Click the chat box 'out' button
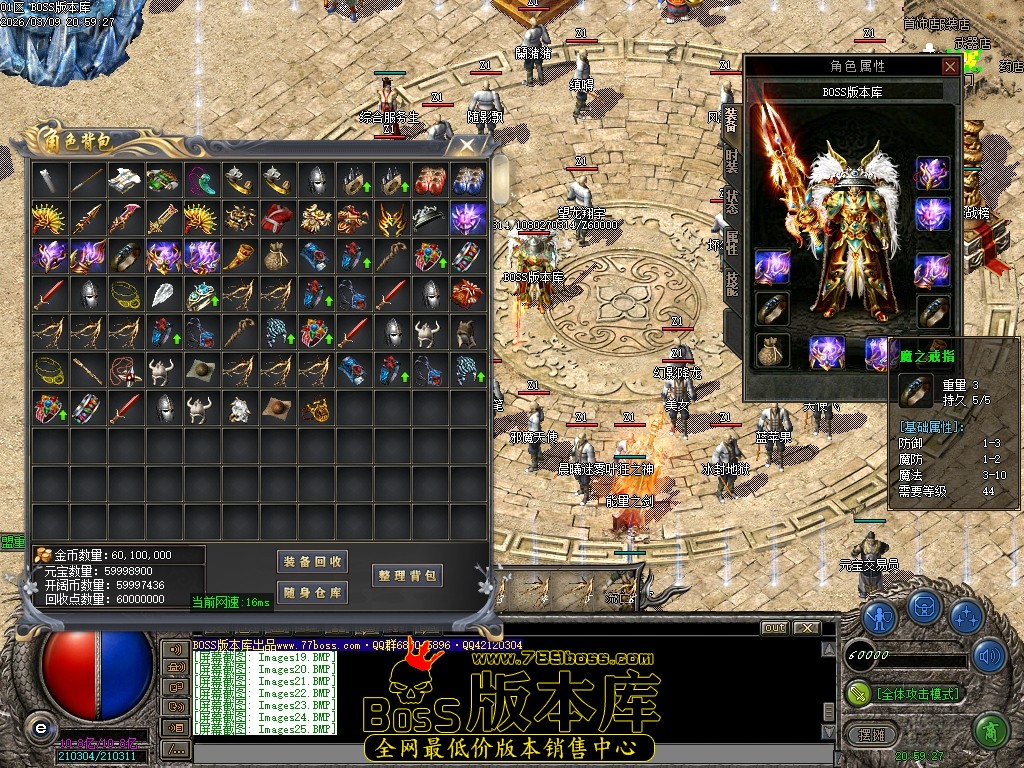Viewport: 1024px width, 768px height. pyautogui.click(x=773, y=628)
